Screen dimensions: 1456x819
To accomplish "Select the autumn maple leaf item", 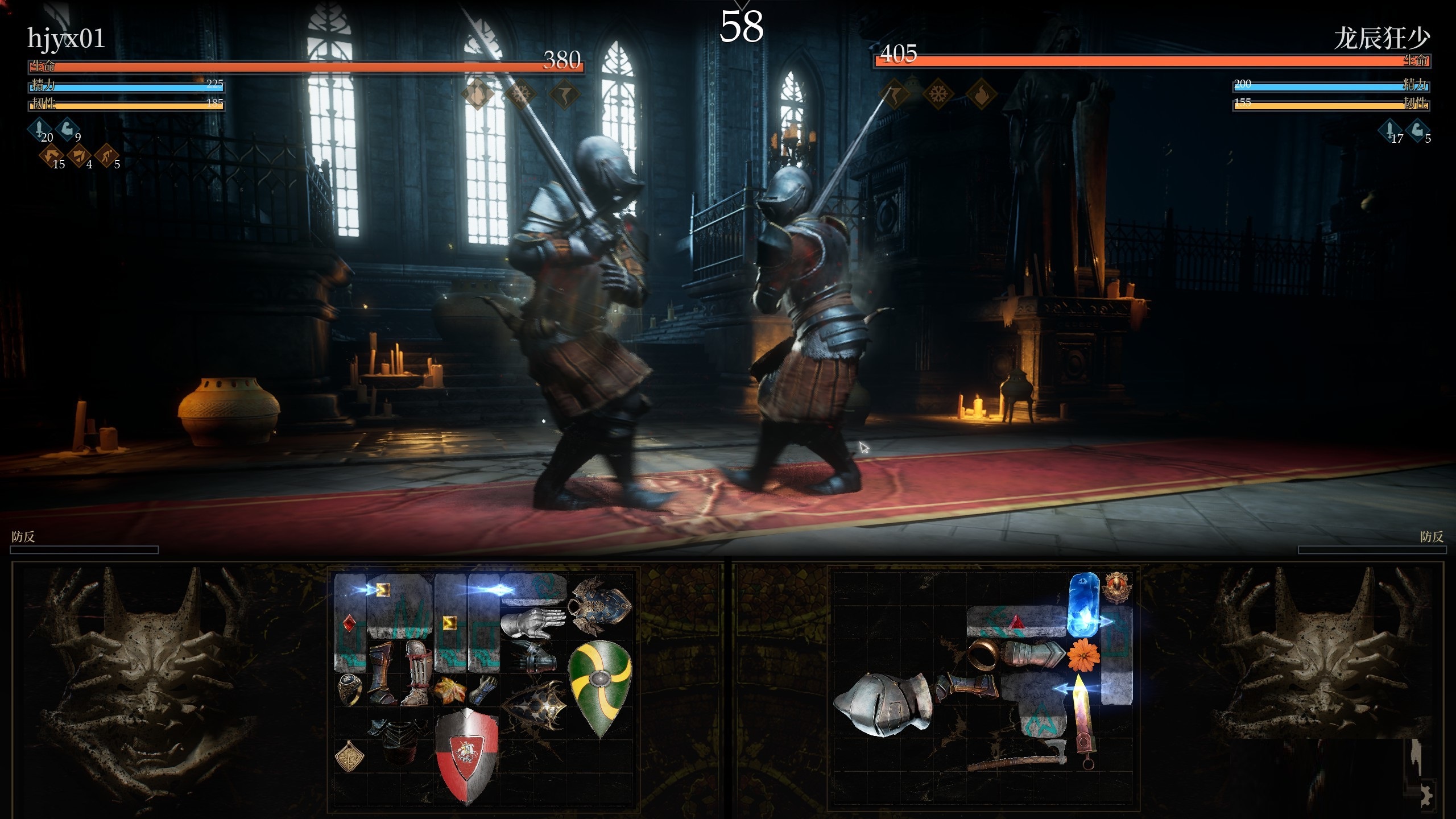I will click(449, 689).
